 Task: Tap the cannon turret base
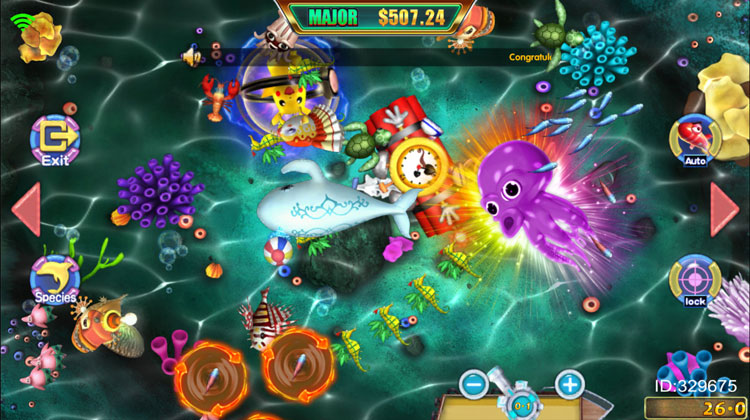coord(522,403)
